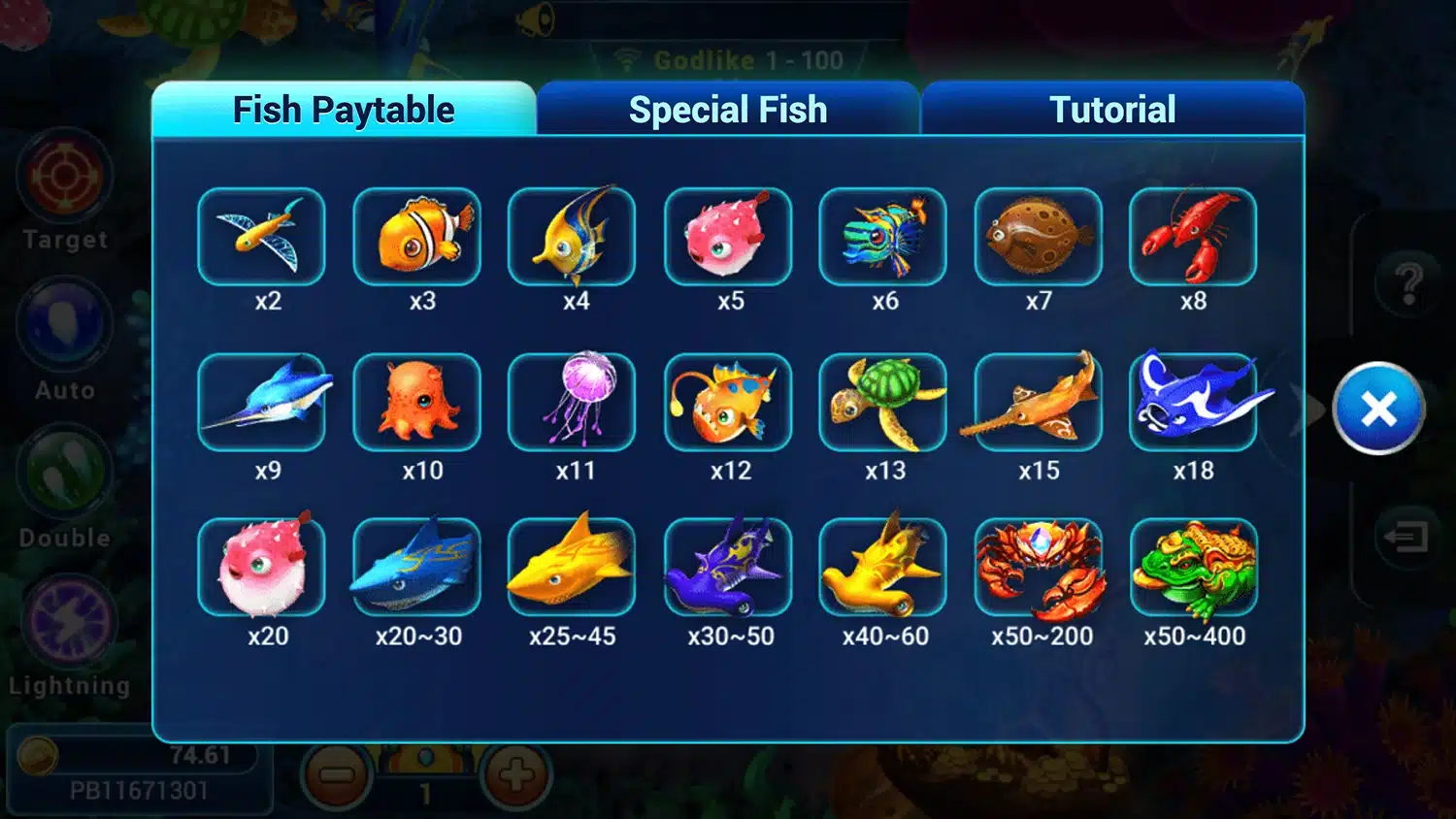Image resolution: width=1456 pixels, height=819 pixels.
Task: Pick the purple jellyfish x11 tile
Action: (x=572, y=402)
